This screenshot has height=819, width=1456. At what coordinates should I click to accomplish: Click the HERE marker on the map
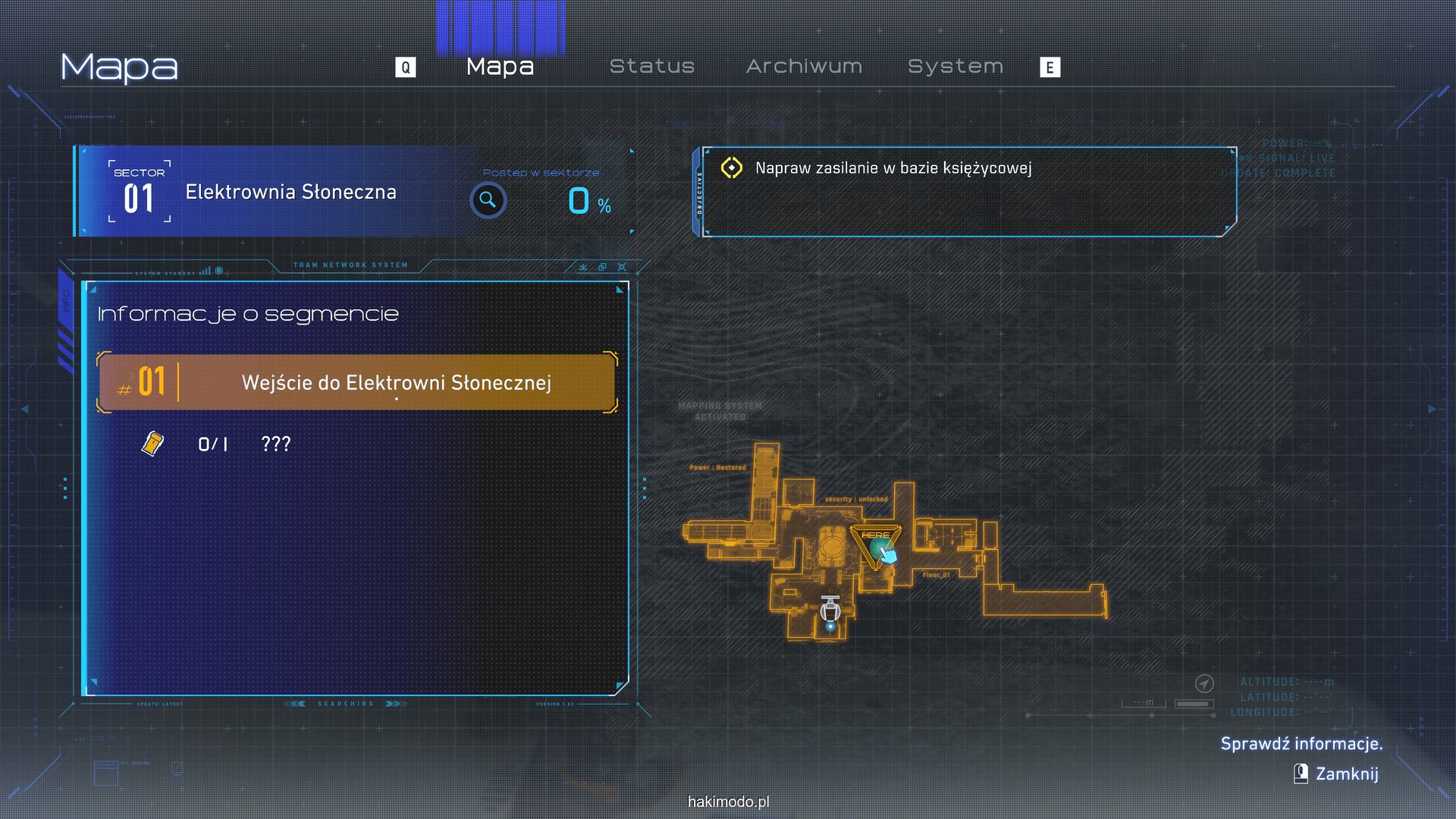(876, 541)
